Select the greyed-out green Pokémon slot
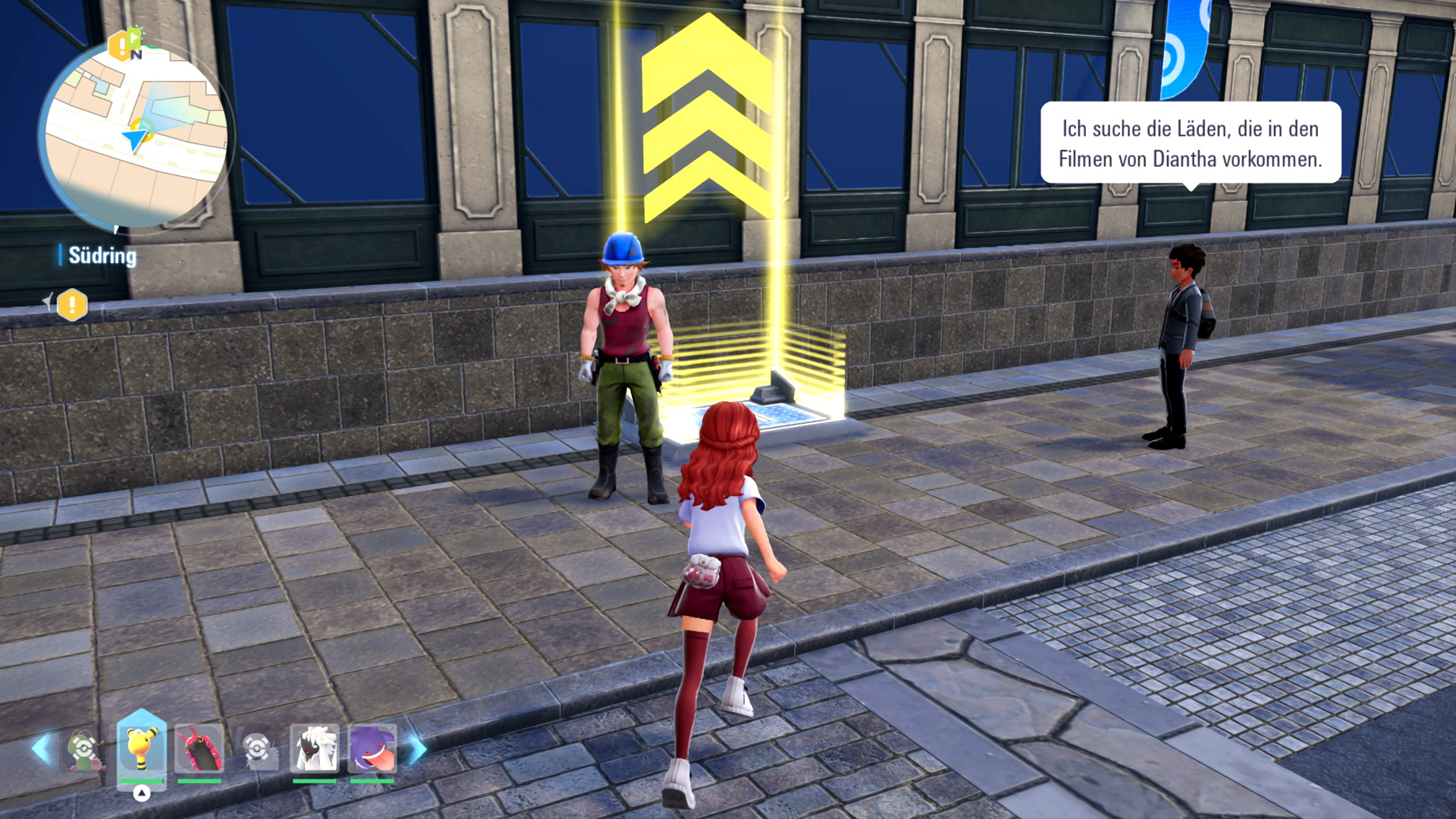 point(85,749)
